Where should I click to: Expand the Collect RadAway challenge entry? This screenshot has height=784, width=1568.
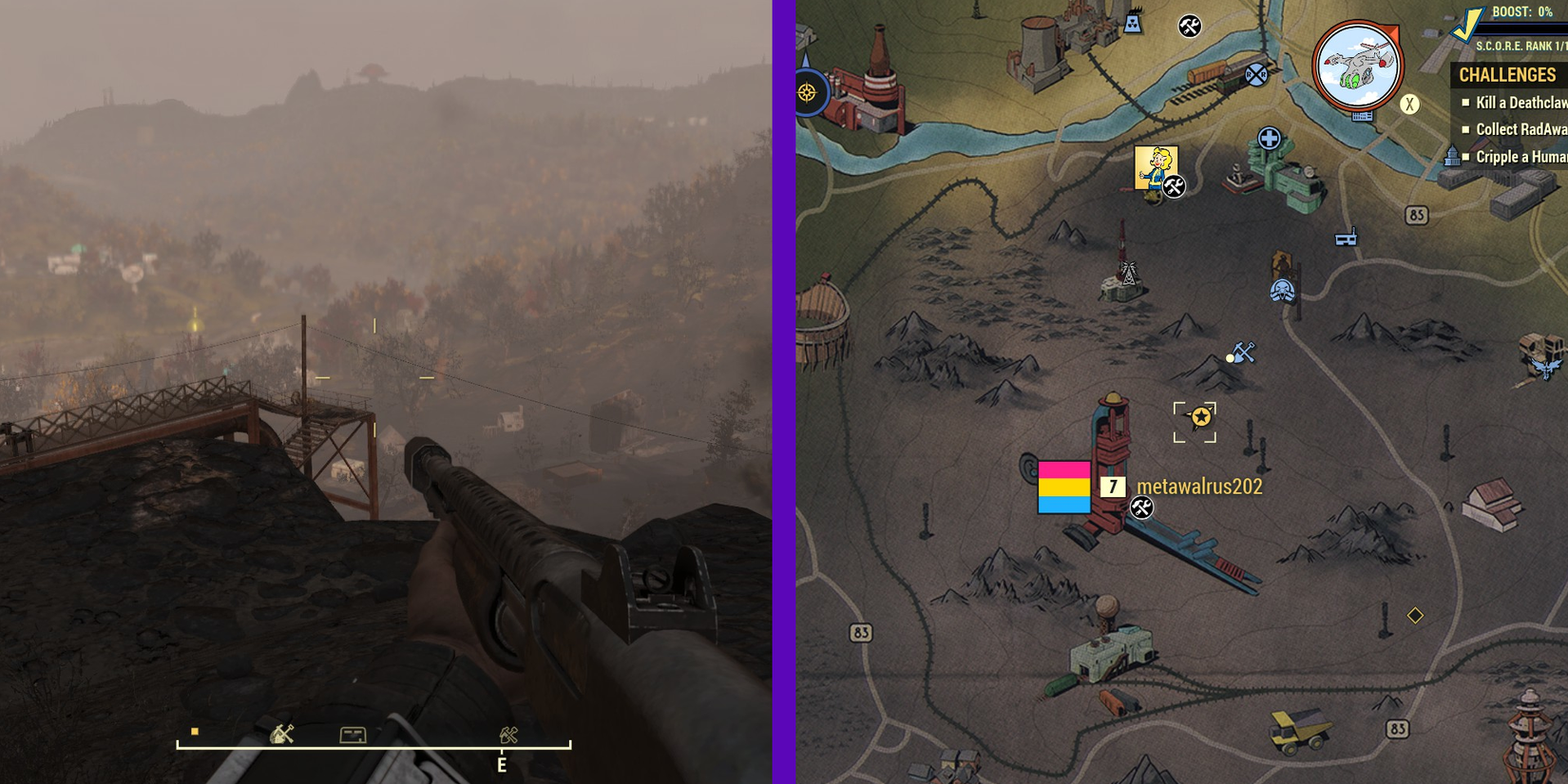click(x=1521, y=128)
